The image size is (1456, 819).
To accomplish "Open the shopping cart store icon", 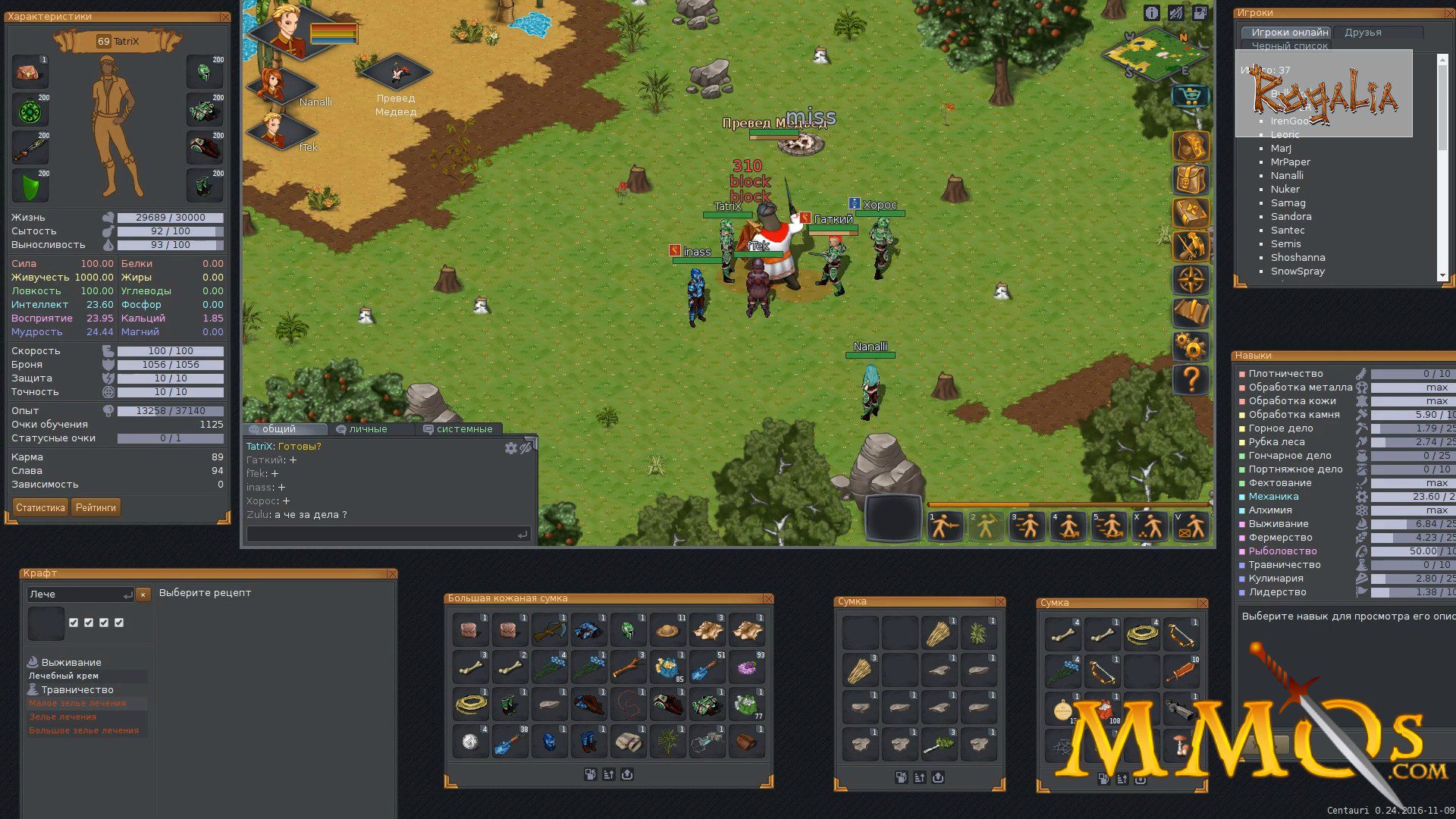I will pos(1190,96).
